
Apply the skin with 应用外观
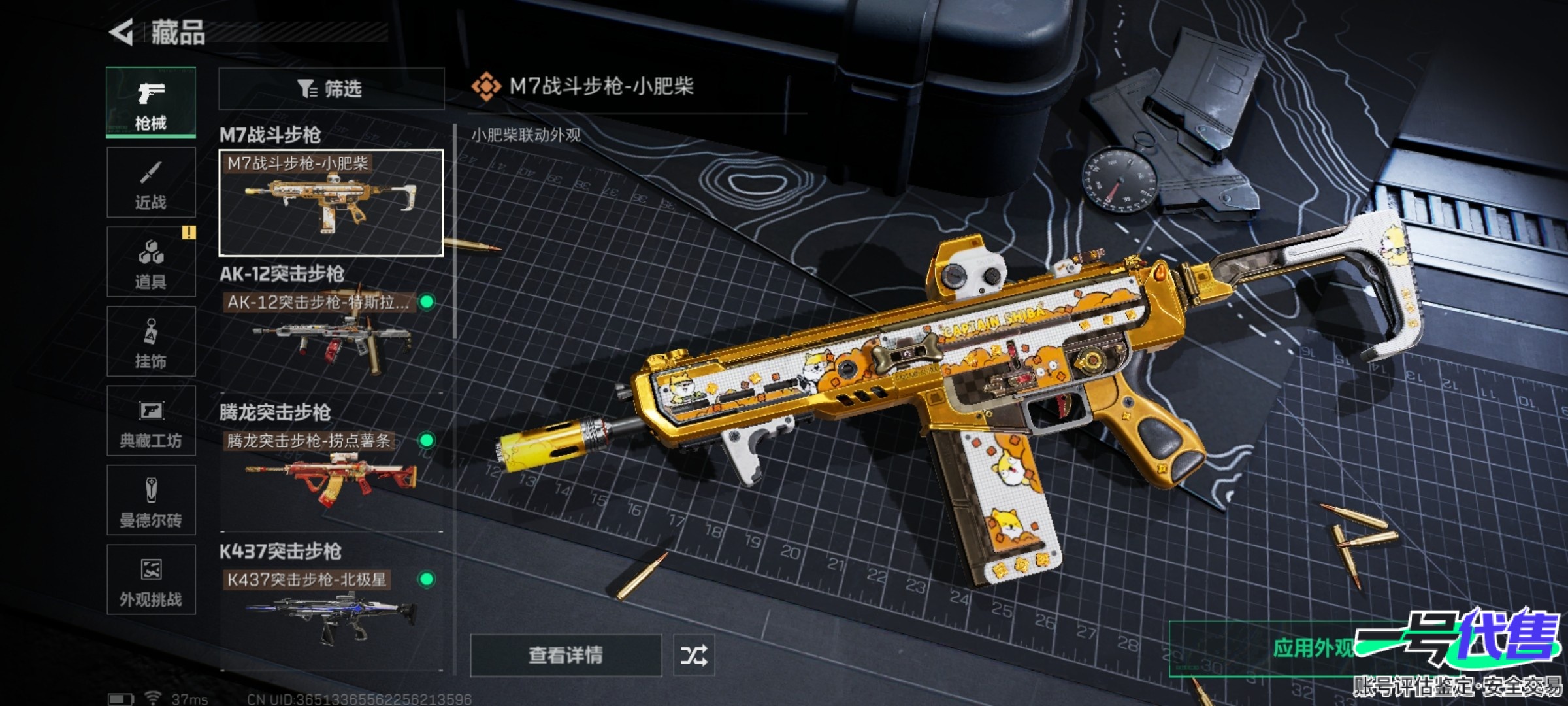[x=1313, y=648]
